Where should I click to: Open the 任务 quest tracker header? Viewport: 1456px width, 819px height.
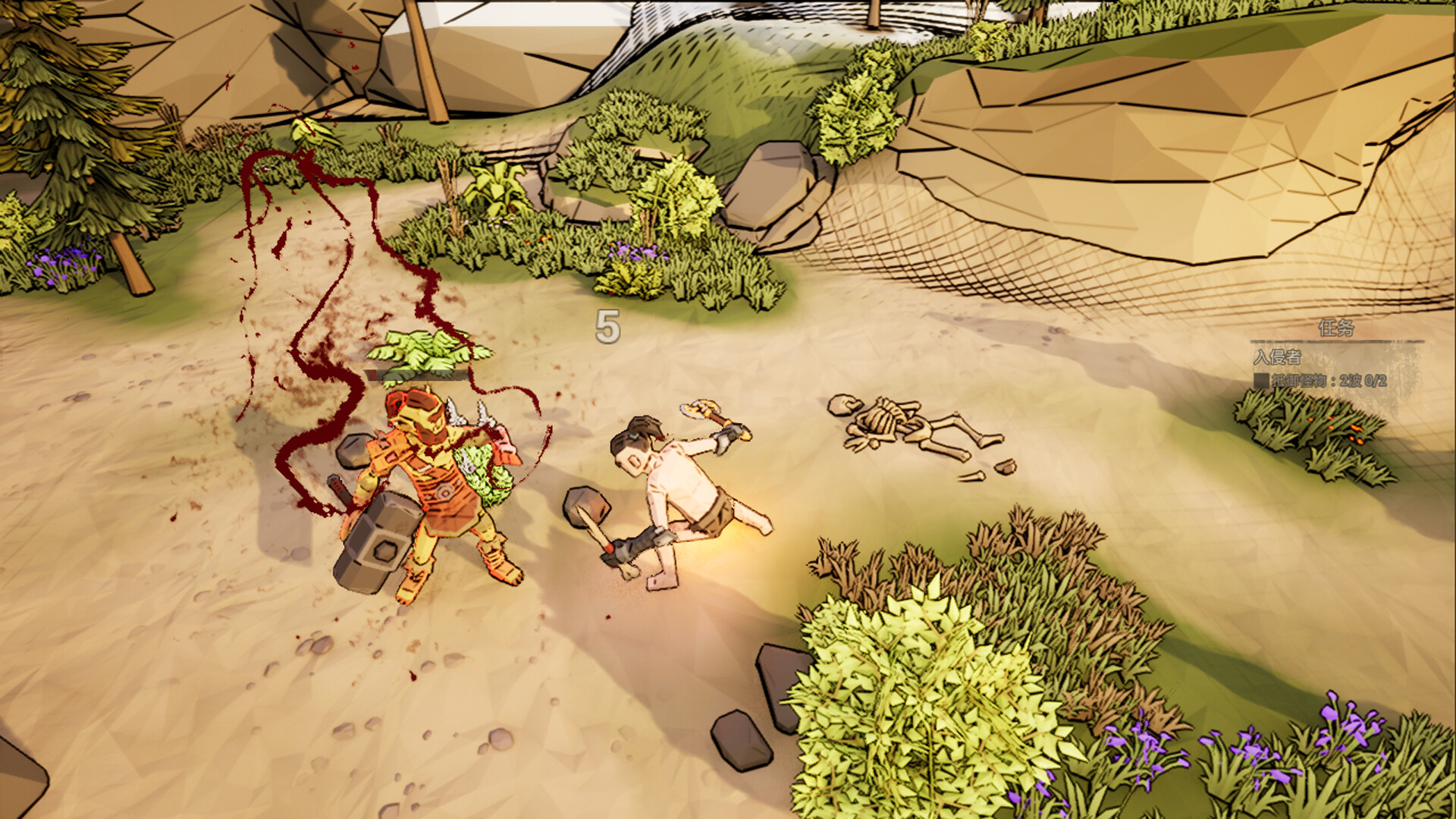point(1336,328)
